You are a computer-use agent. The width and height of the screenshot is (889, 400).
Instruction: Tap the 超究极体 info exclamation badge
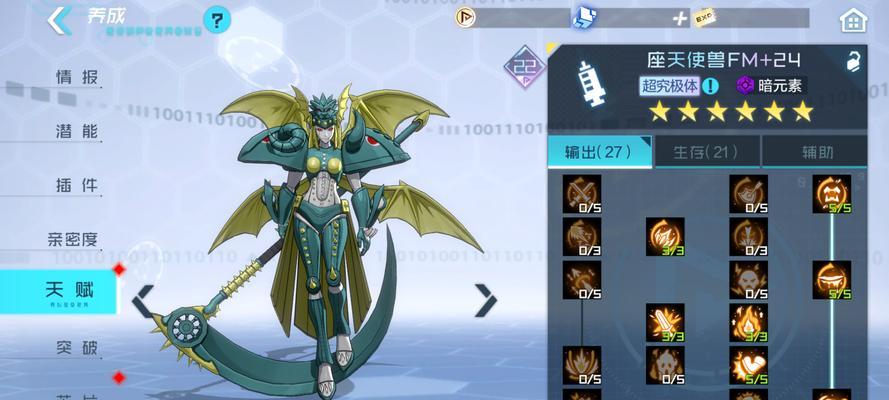pyautogui.click(x=711, y=86)
